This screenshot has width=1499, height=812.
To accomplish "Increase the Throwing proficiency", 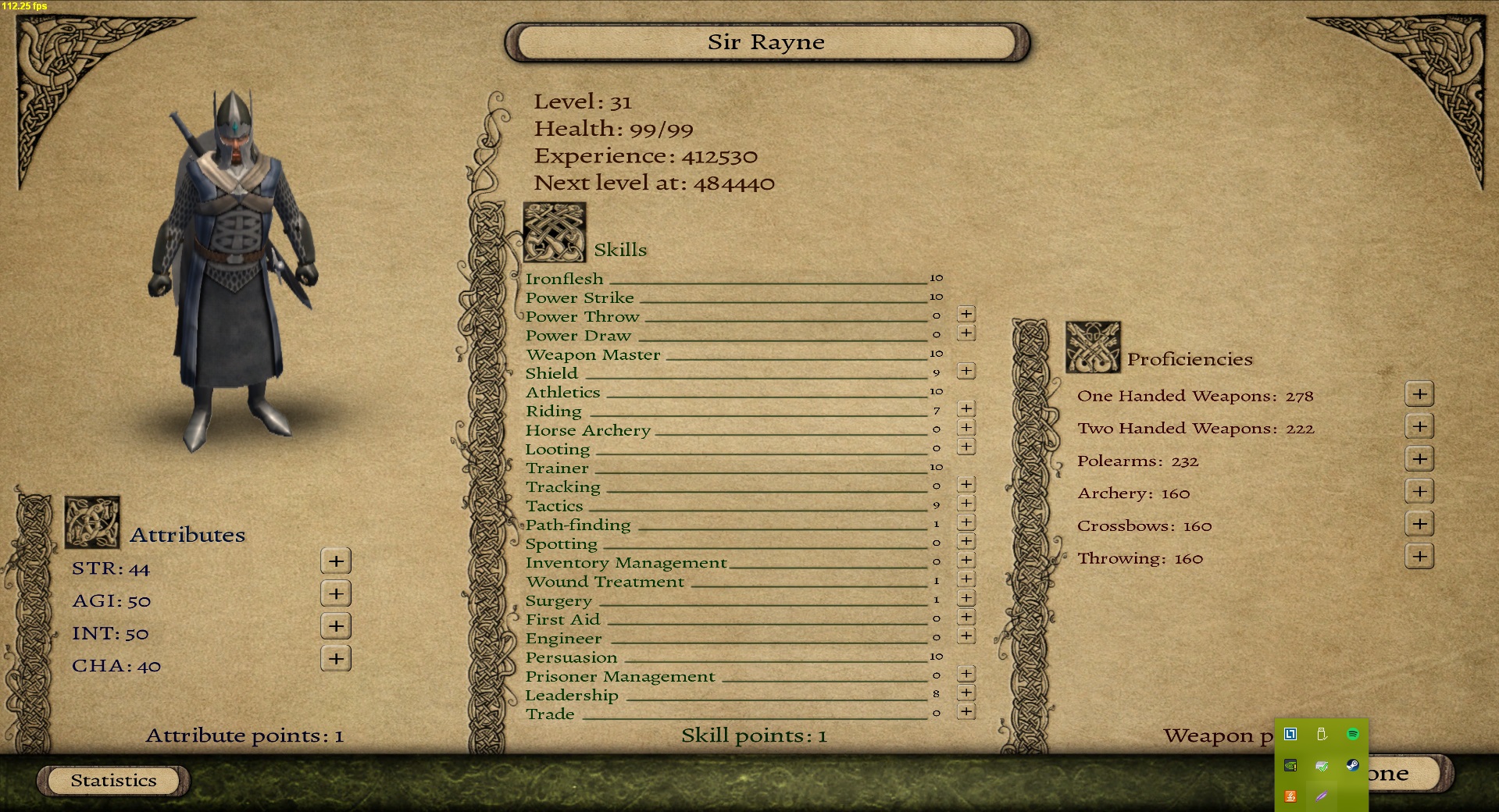I will (1419, 557).
